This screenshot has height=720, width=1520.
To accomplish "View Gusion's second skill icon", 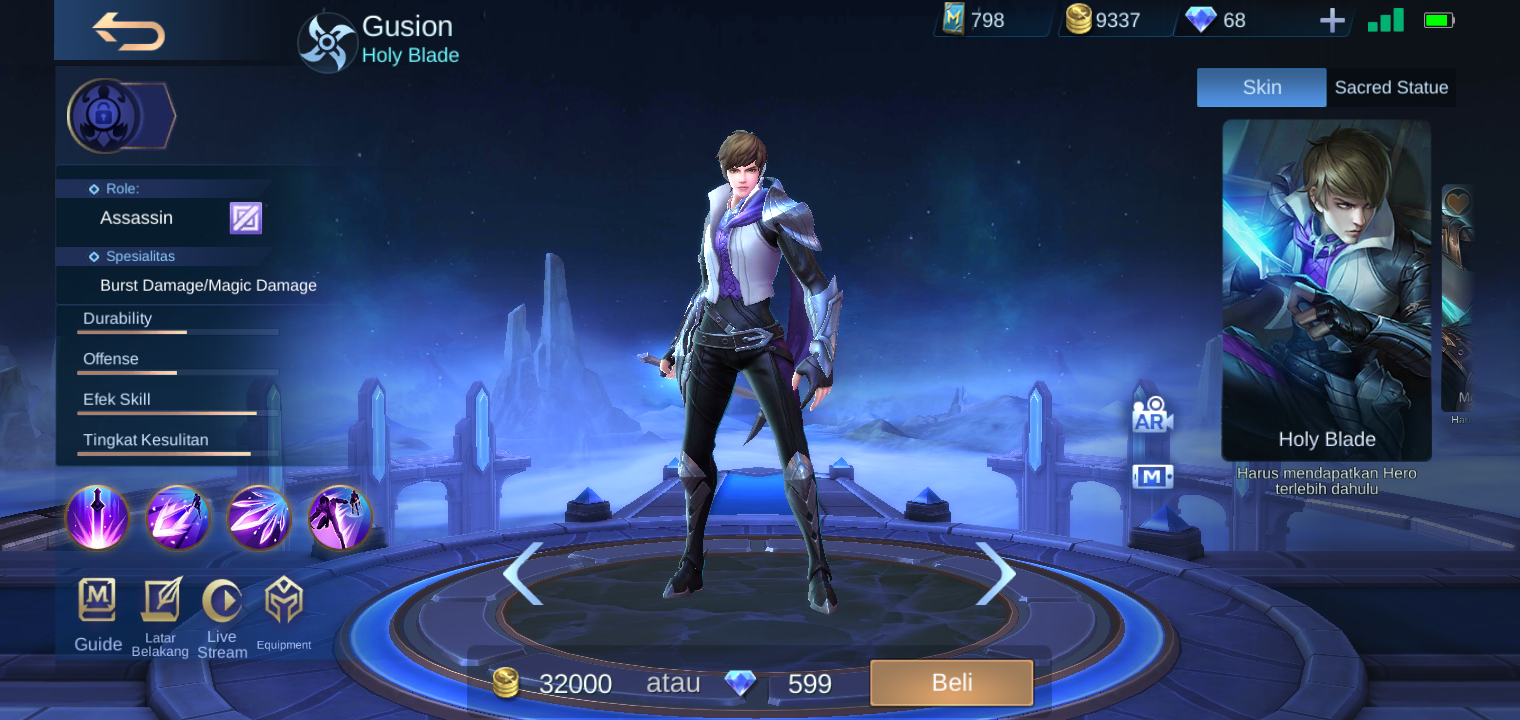I will coord(178,518).
